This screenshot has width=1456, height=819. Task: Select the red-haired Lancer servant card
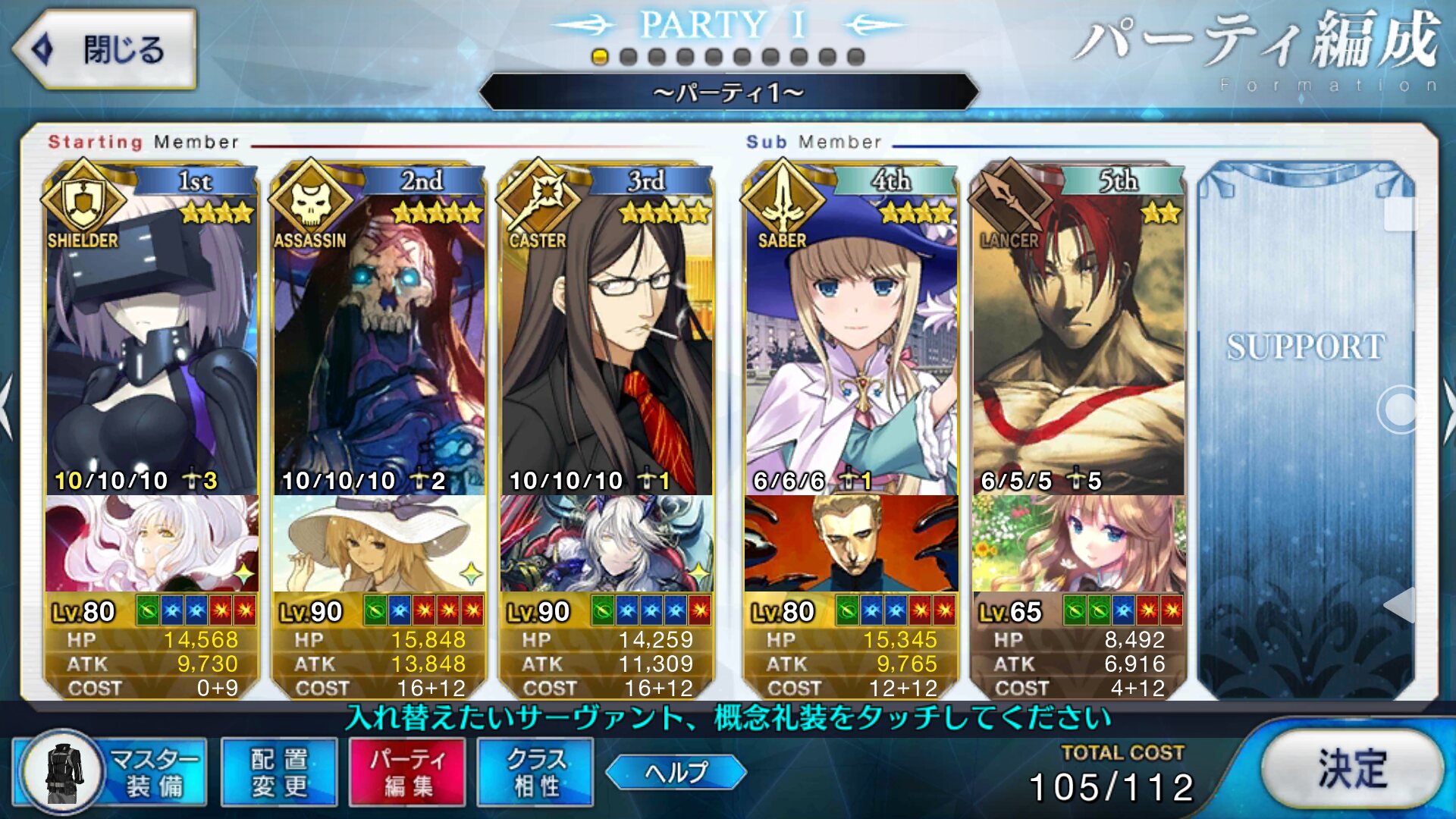(1078, 334)
